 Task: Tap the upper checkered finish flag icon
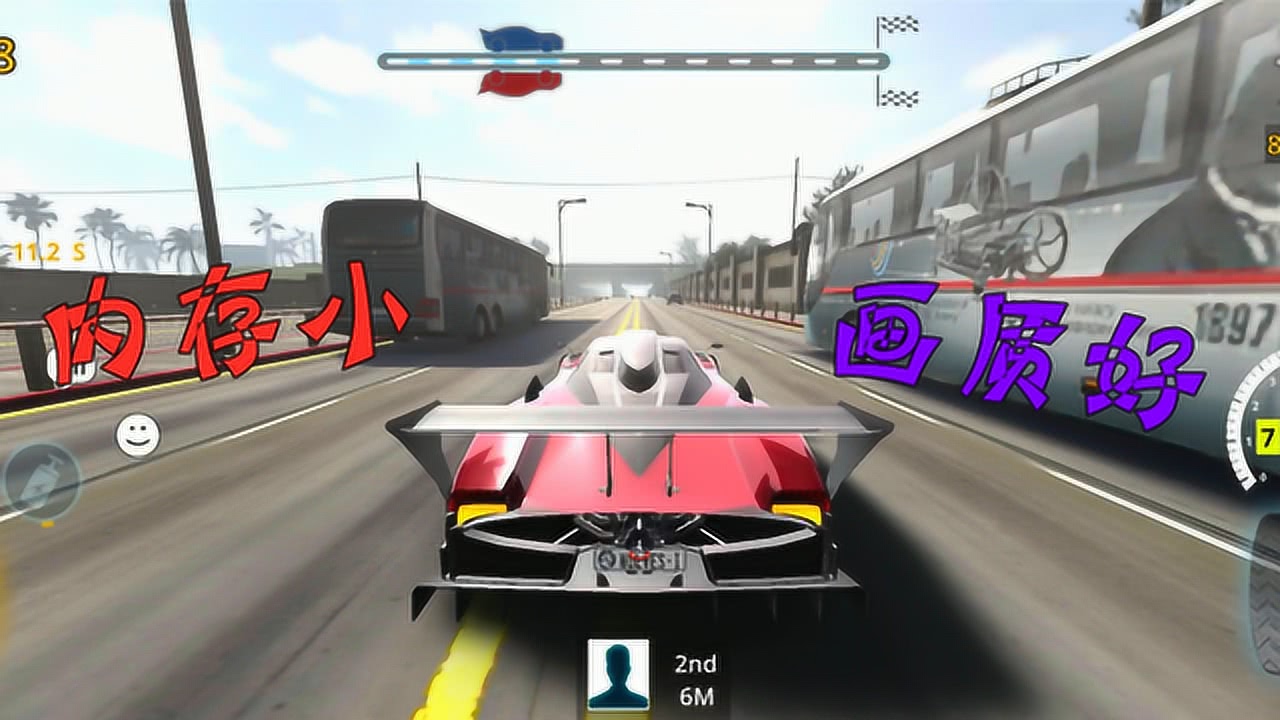click(x=899, y=23)
